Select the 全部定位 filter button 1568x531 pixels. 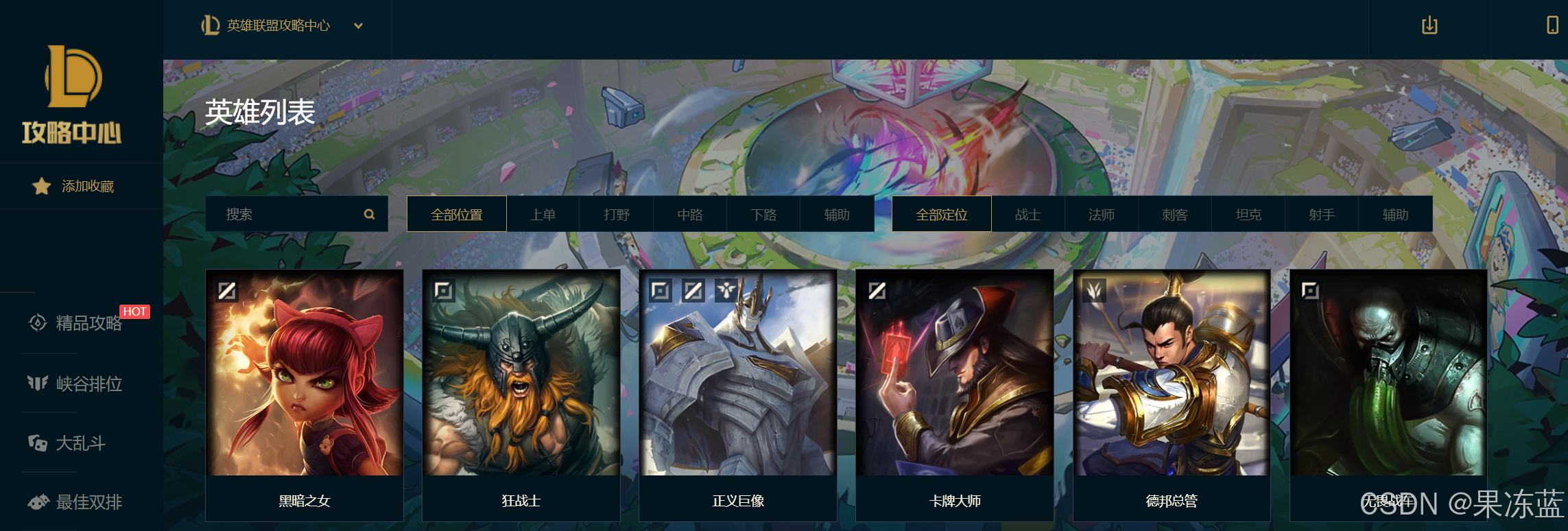point(941,213)
